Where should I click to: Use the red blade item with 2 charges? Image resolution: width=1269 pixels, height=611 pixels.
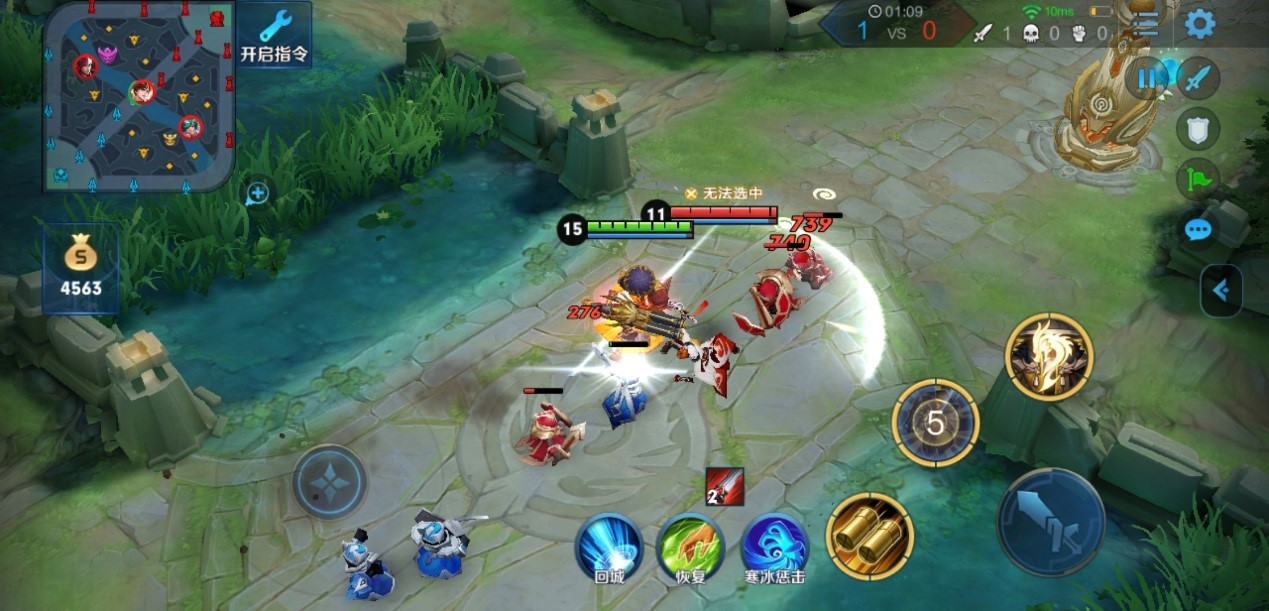point(724,485)
